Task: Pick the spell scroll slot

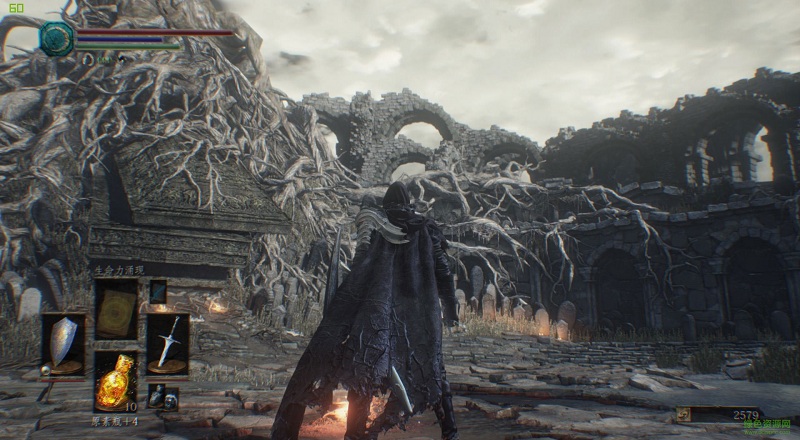Action: 116,309
